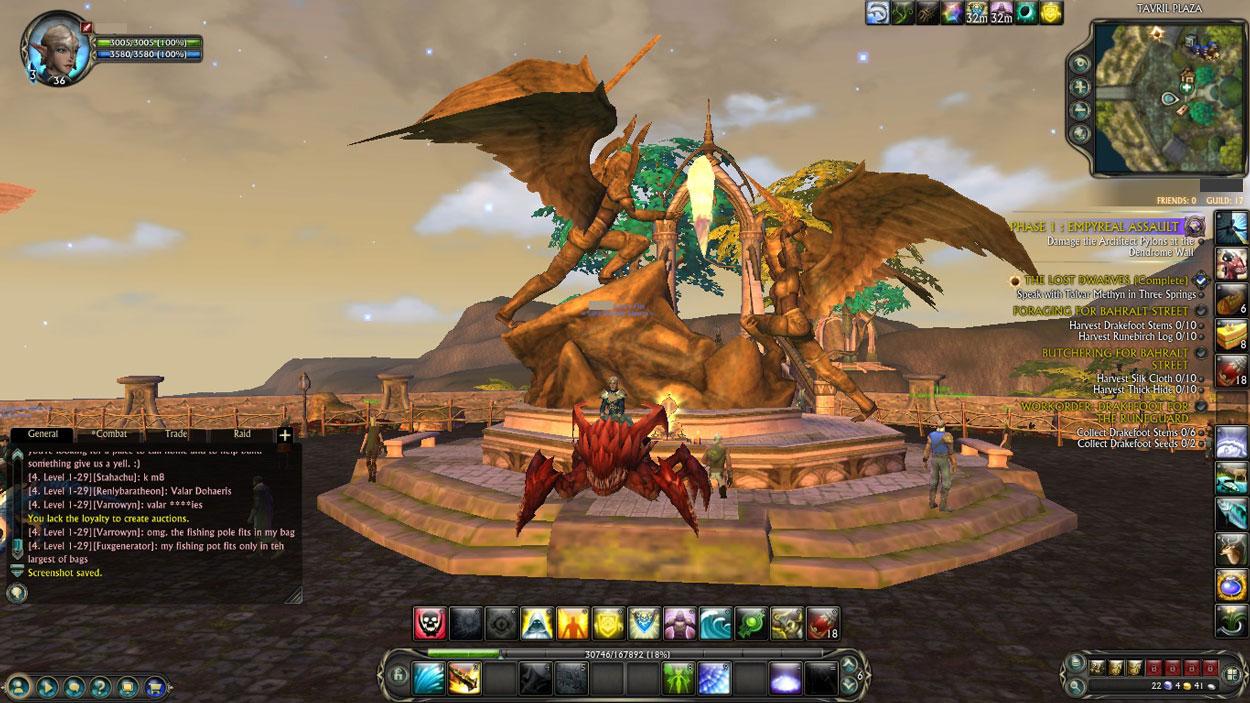This screenshot has width=1250, height=703.
Task: Open the Trade chat tab
Action: (x=176, y=434)
